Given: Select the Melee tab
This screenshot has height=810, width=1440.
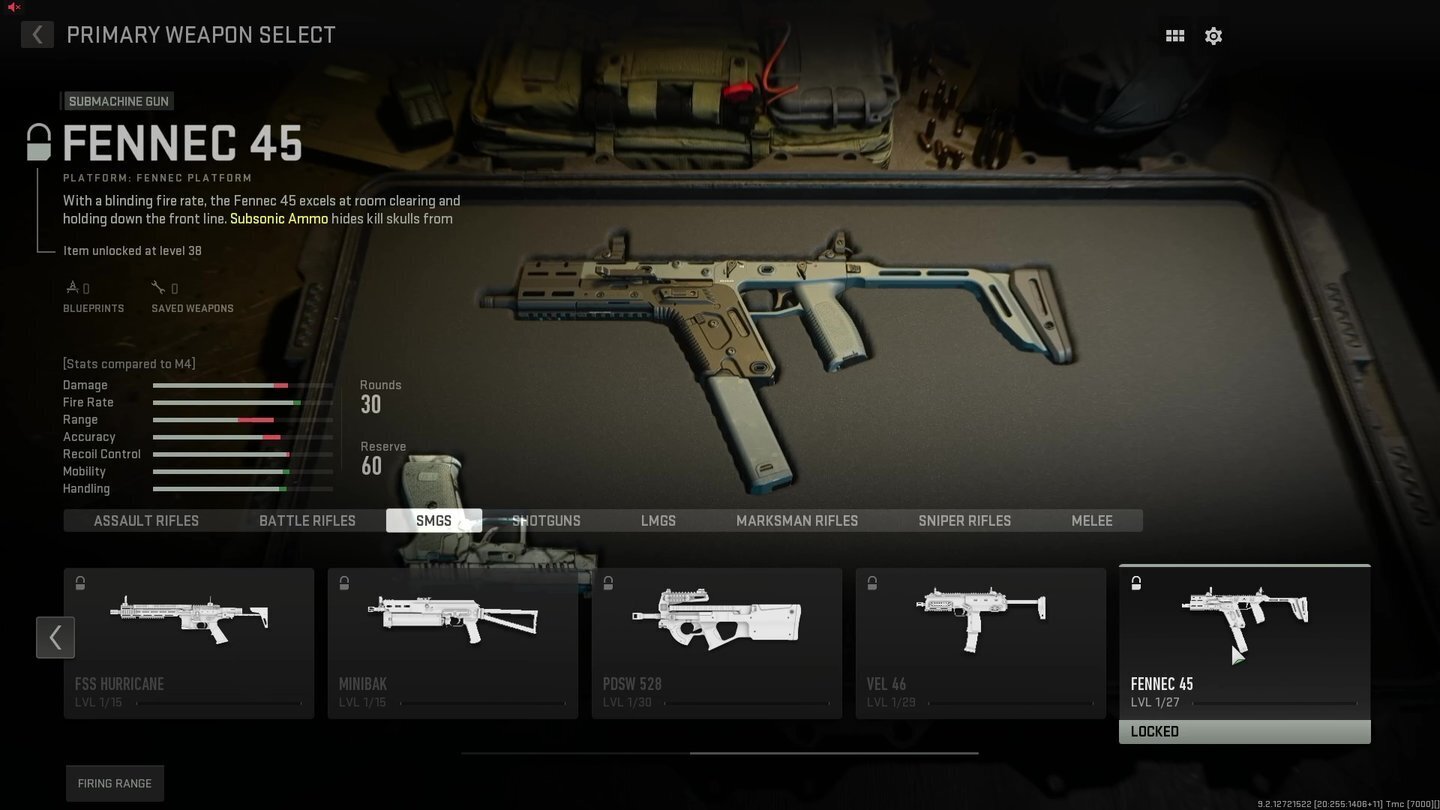Looking at the screenshot, I should click(x=1091, y=520).
